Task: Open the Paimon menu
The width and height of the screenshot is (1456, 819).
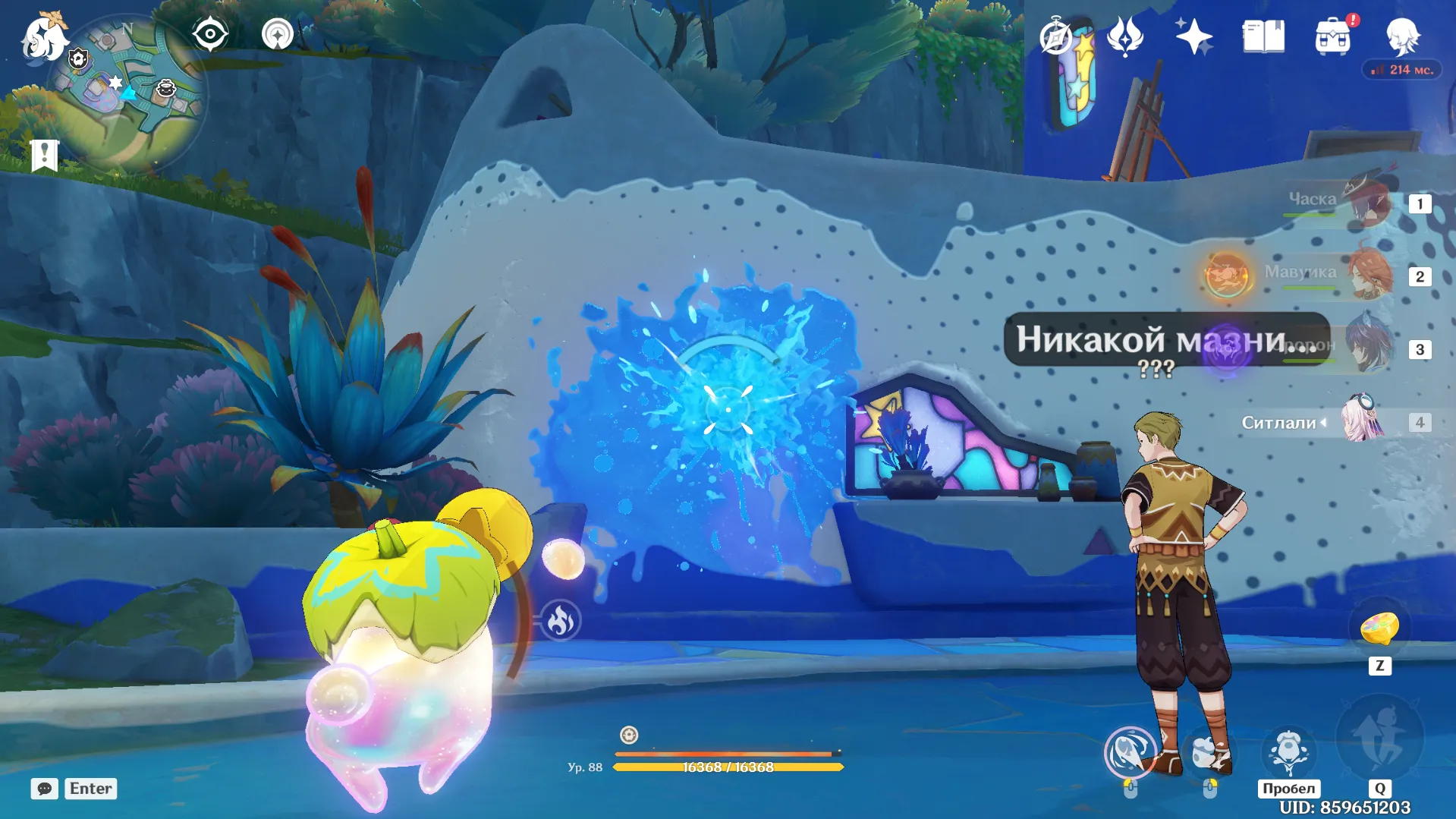Action: [43, 37]
